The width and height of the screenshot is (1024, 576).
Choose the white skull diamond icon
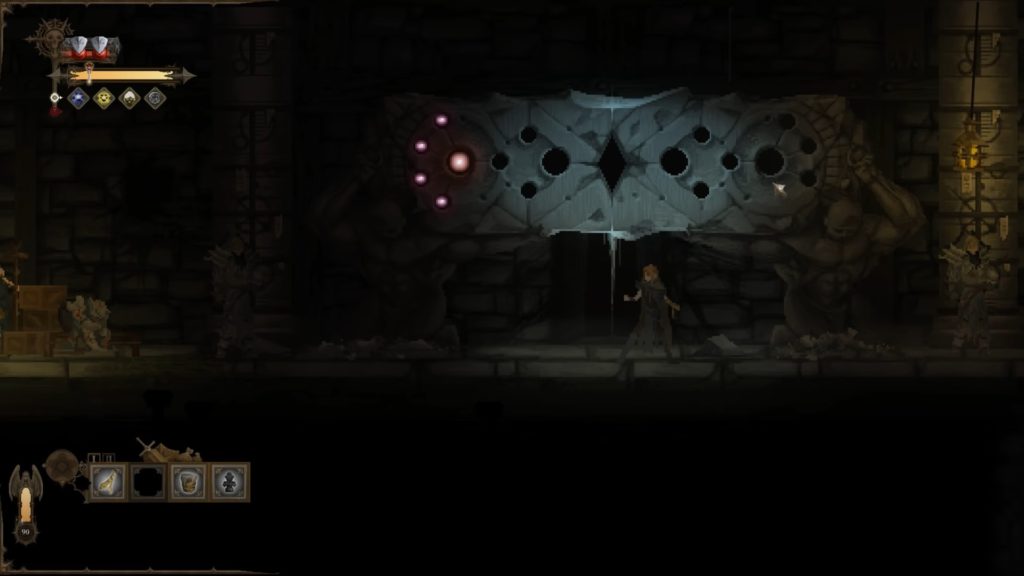(x=129, y=98)
